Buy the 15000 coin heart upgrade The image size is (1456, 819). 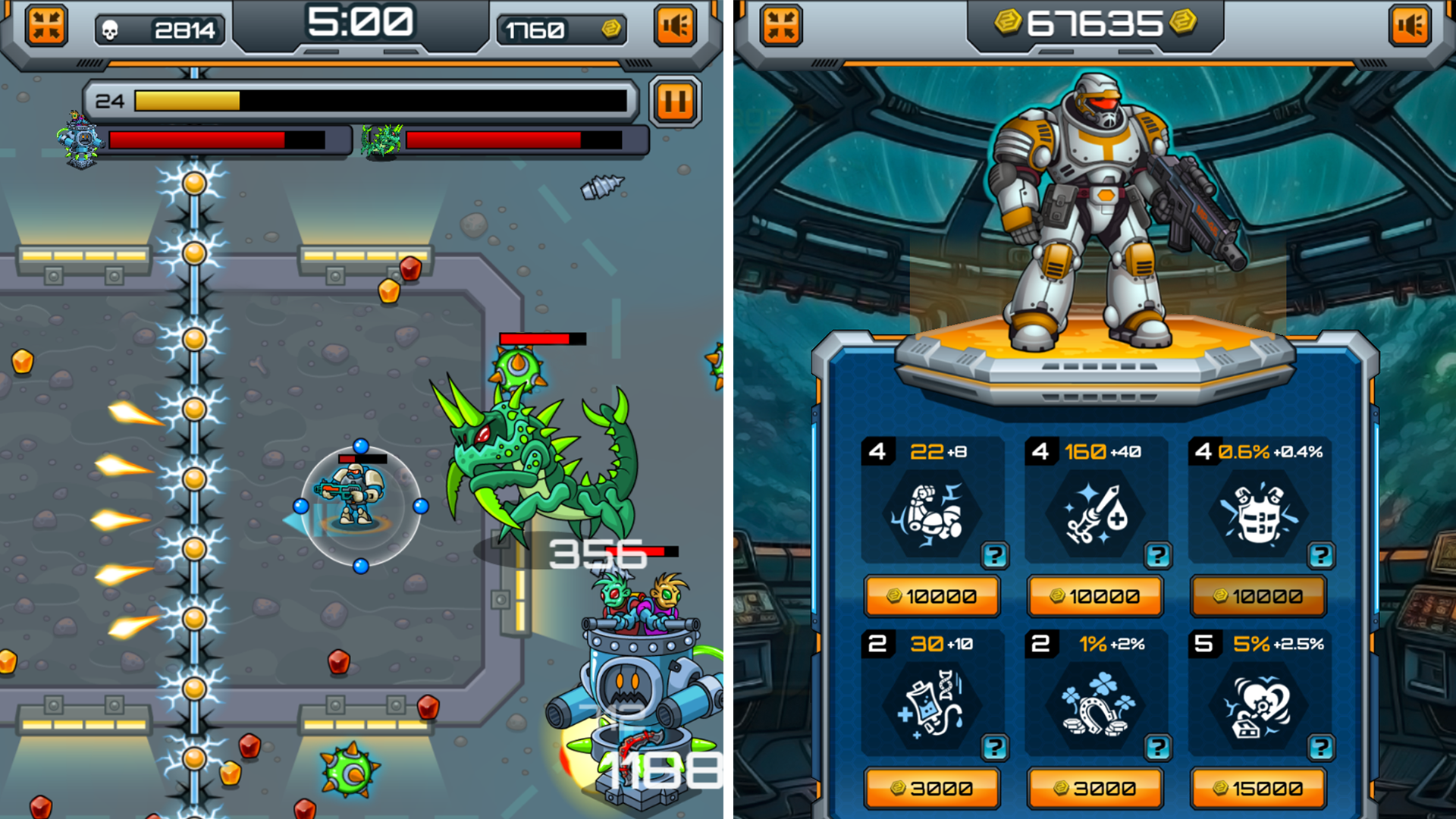point(1258,787)
